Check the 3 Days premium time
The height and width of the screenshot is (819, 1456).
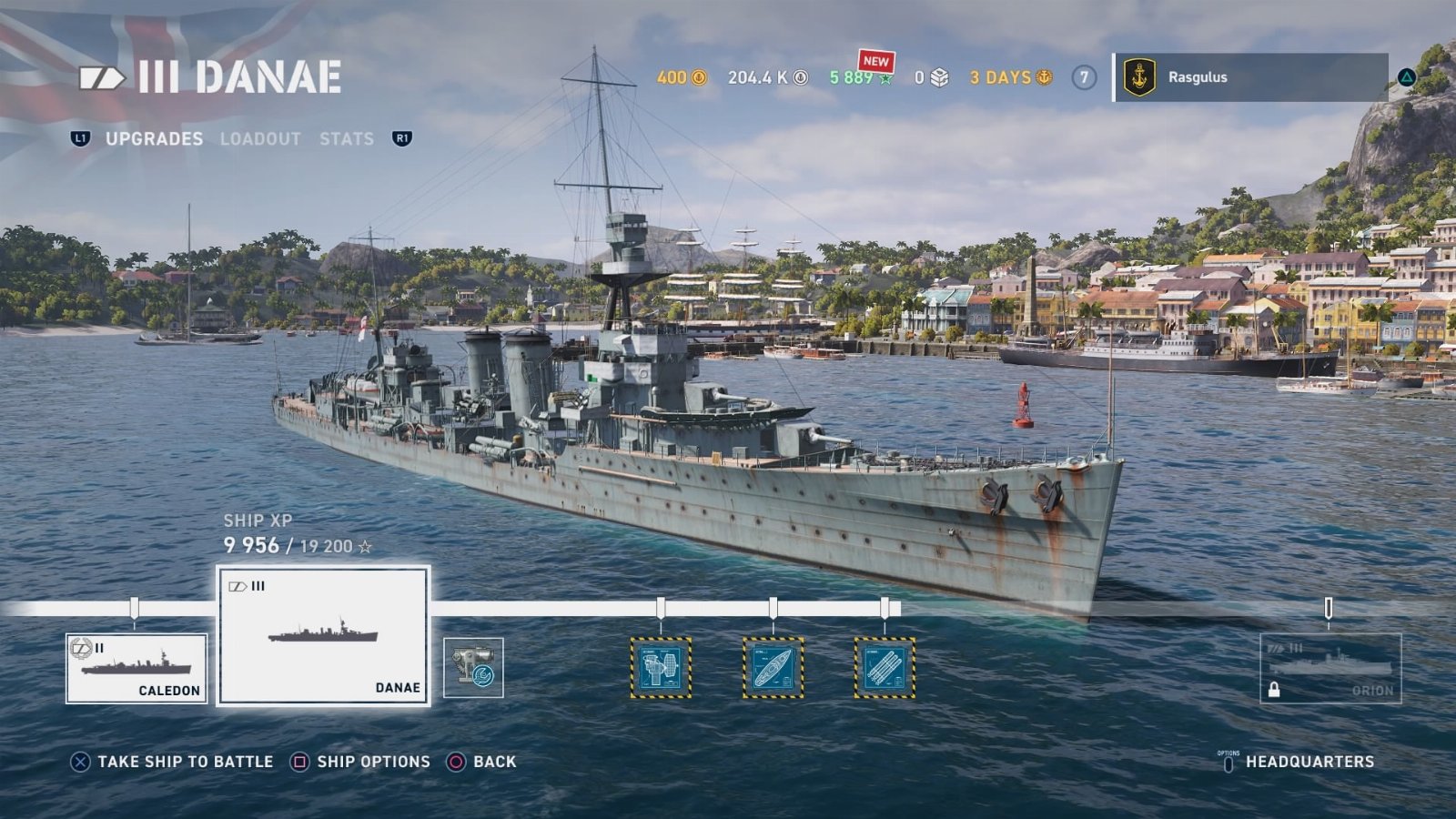click(x=1010, y=77)
